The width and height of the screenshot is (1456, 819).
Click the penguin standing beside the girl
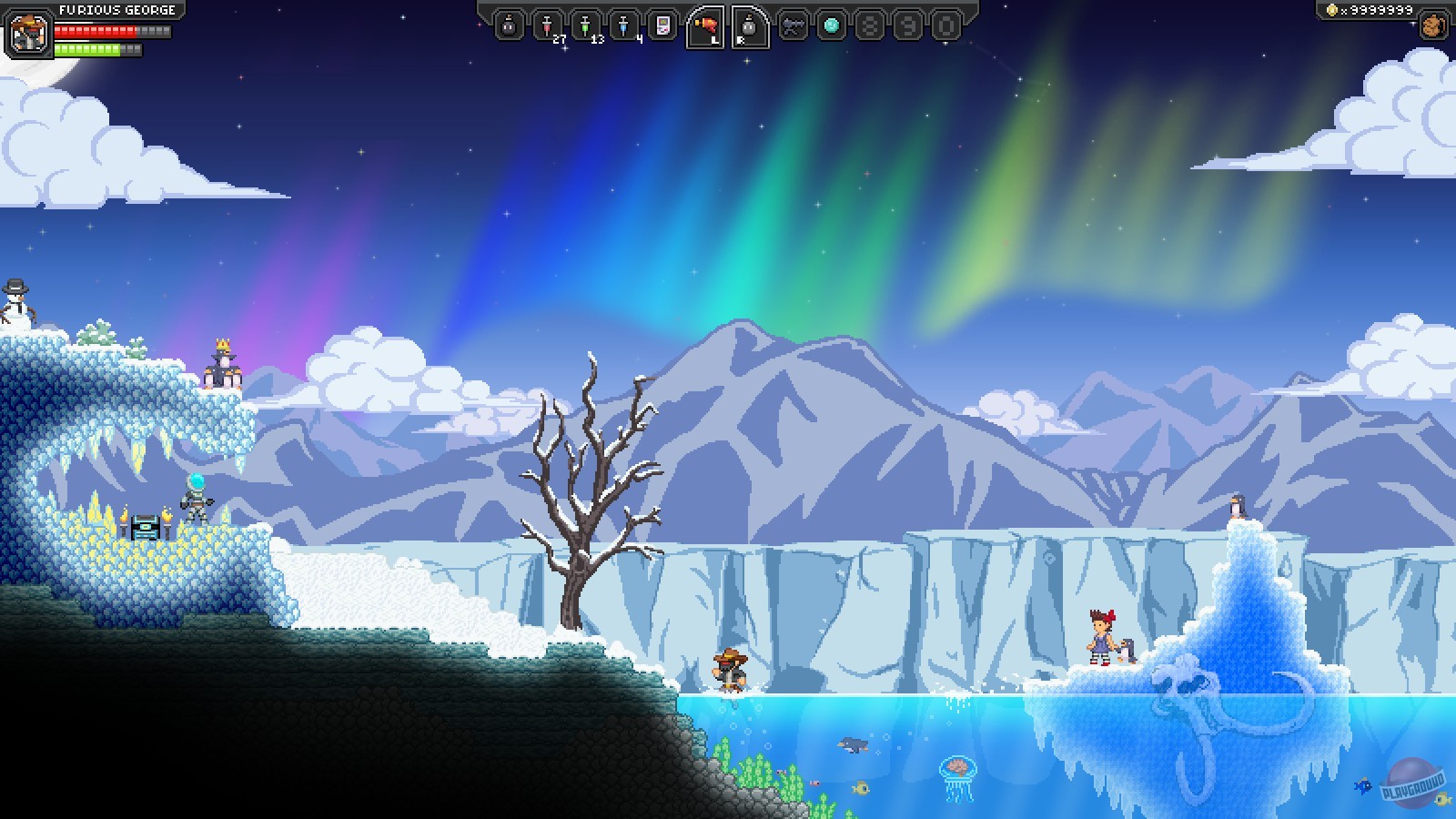click(x=1126, y=650)
